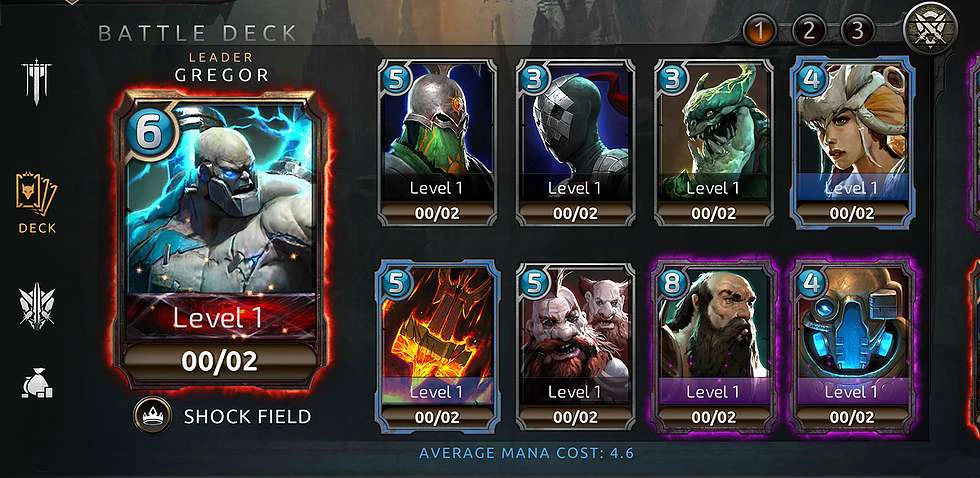
Task: Pick the green lizard creature card
Action: [713, 141]
